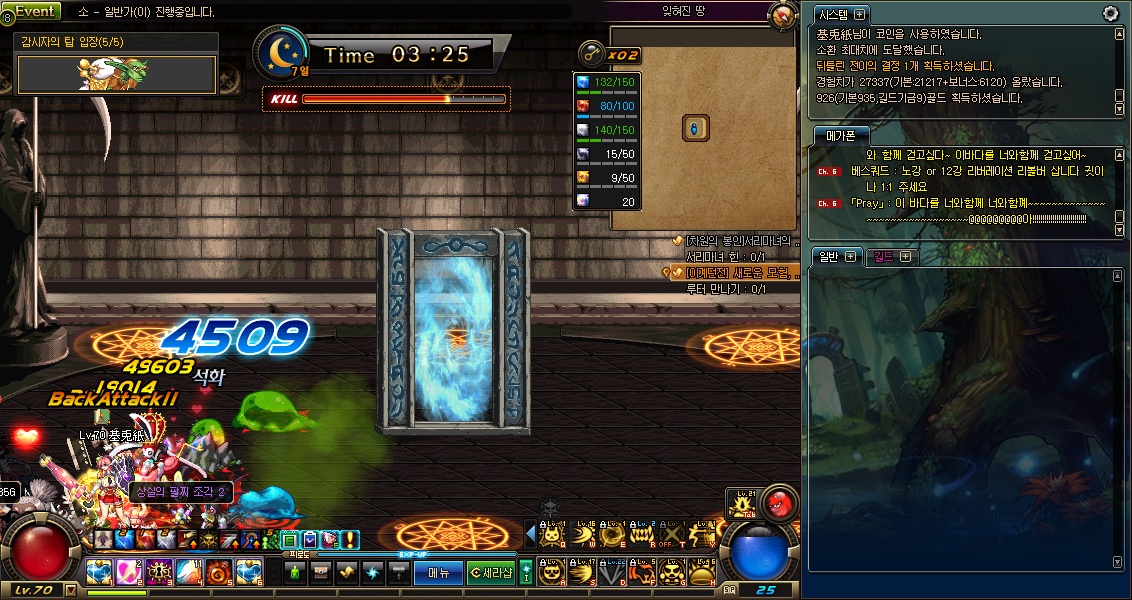Select the current room marker on the minimap
The width and height of the screenshot is (1132, 600).
(x=695, y=128)
